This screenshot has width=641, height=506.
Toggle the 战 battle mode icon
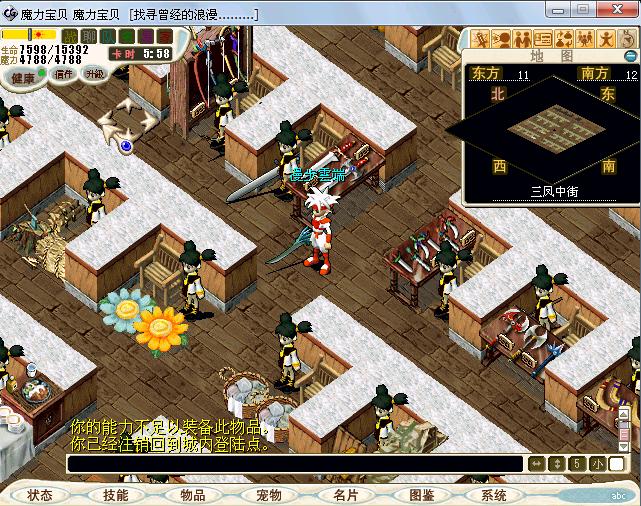(x=71, y=36)
